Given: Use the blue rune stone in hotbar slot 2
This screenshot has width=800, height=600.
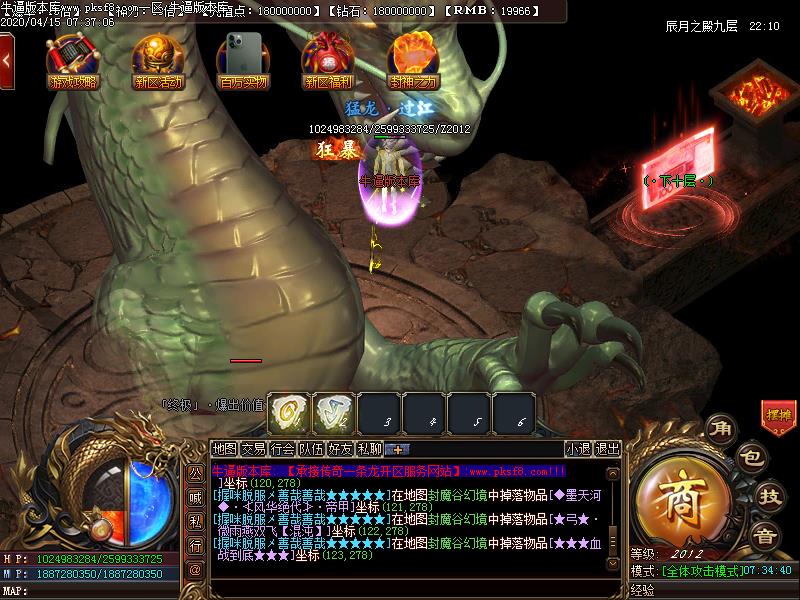Looking at the screenshot, I should [334, 412].
